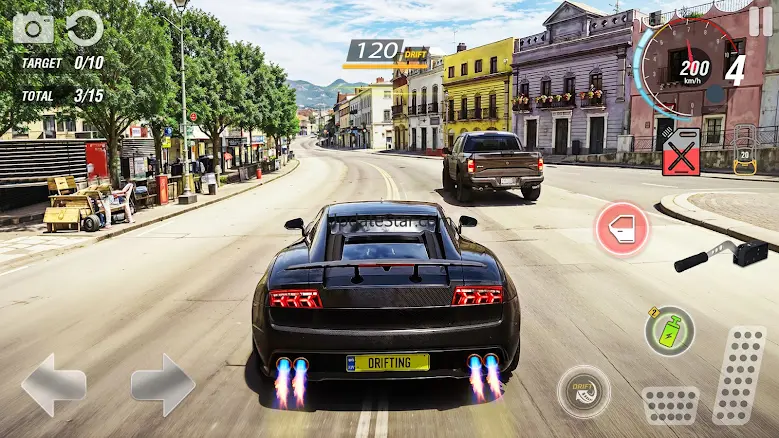The width and height of the screenshot is (779, 438).
Task: Switch the camera view with the camera icon
Action: [x=33, y=27]
